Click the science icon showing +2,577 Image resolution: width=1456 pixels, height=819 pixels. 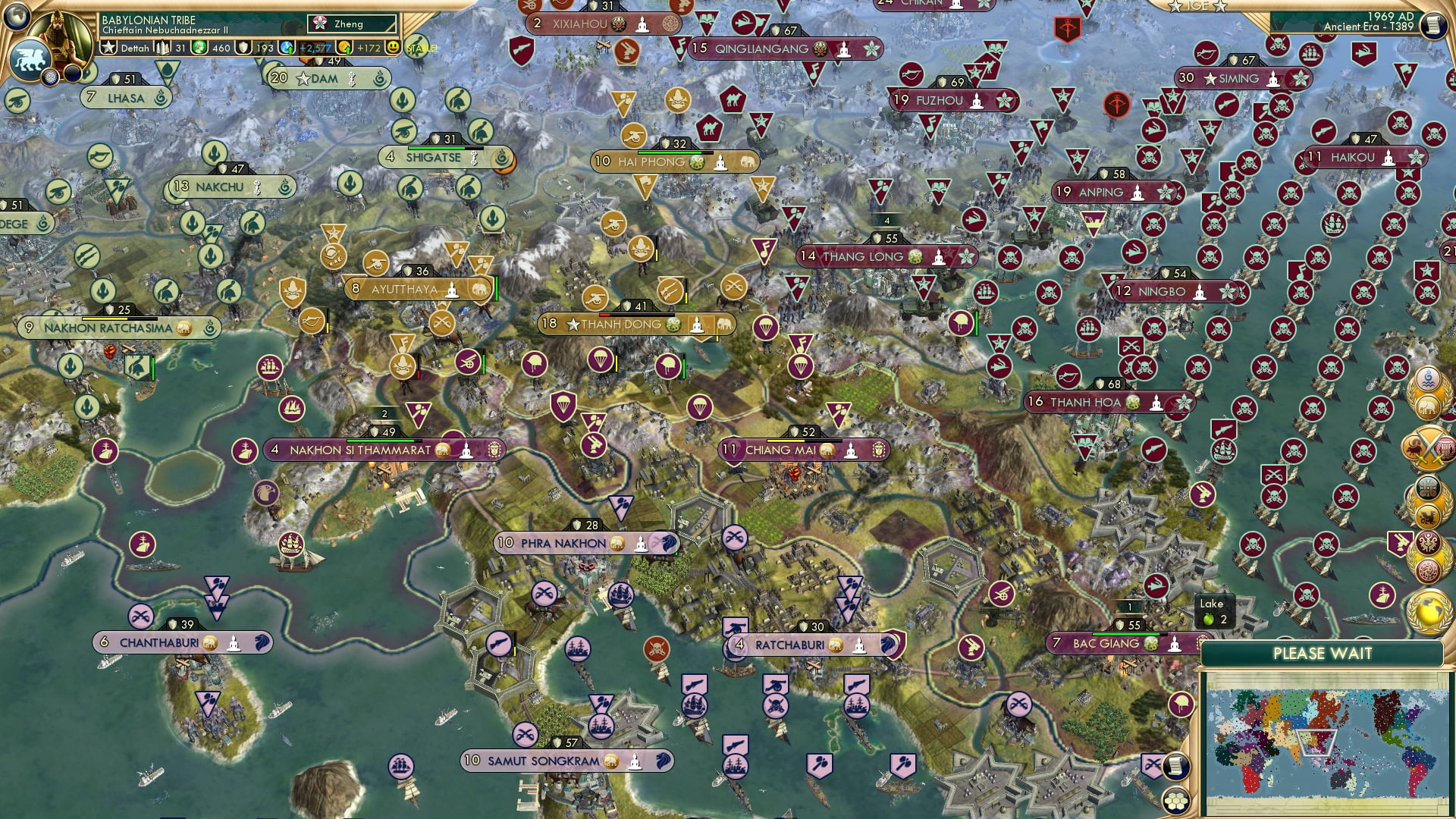tap(287, 47)
